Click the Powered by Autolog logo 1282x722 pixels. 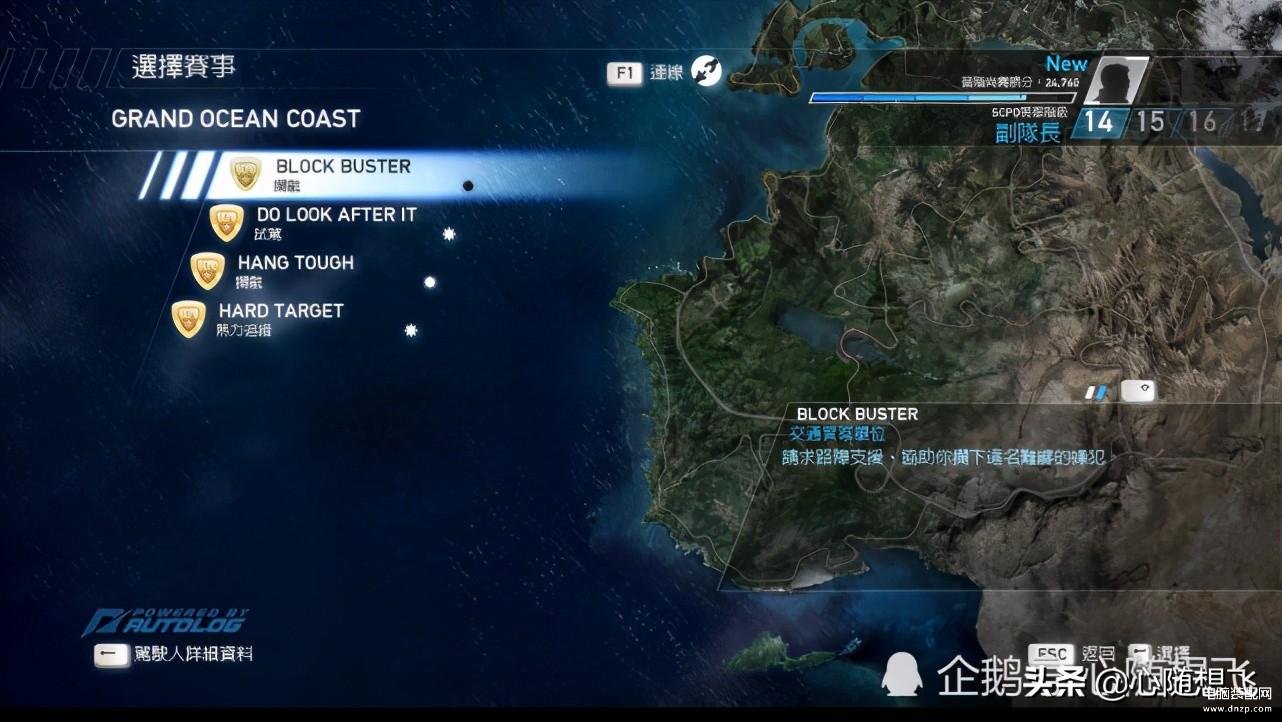165,622
